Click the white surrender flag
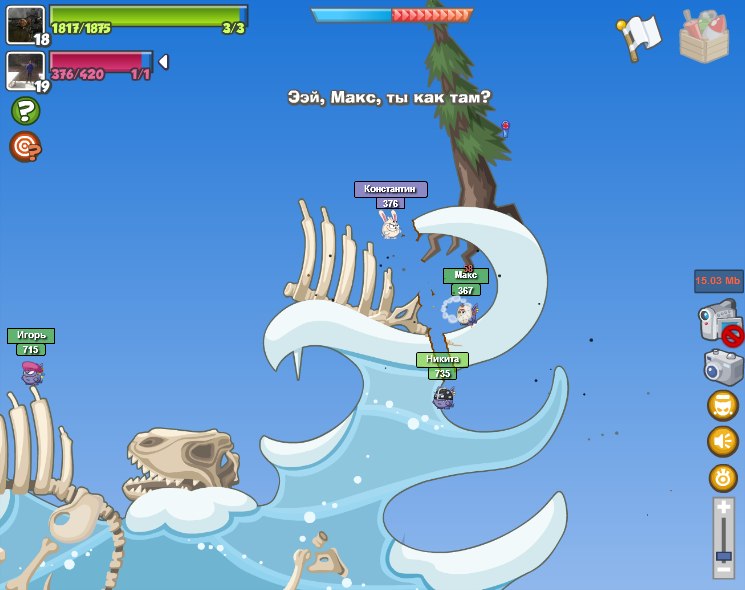 point(638,38)
